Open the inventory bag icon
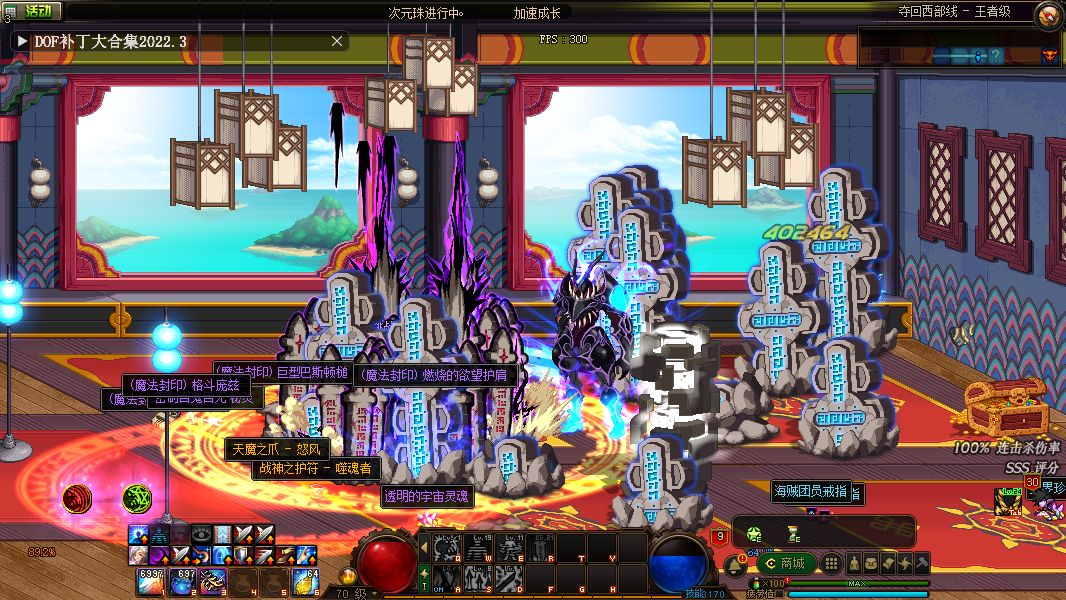This screenshot has width=1066, height=600. 870,563
